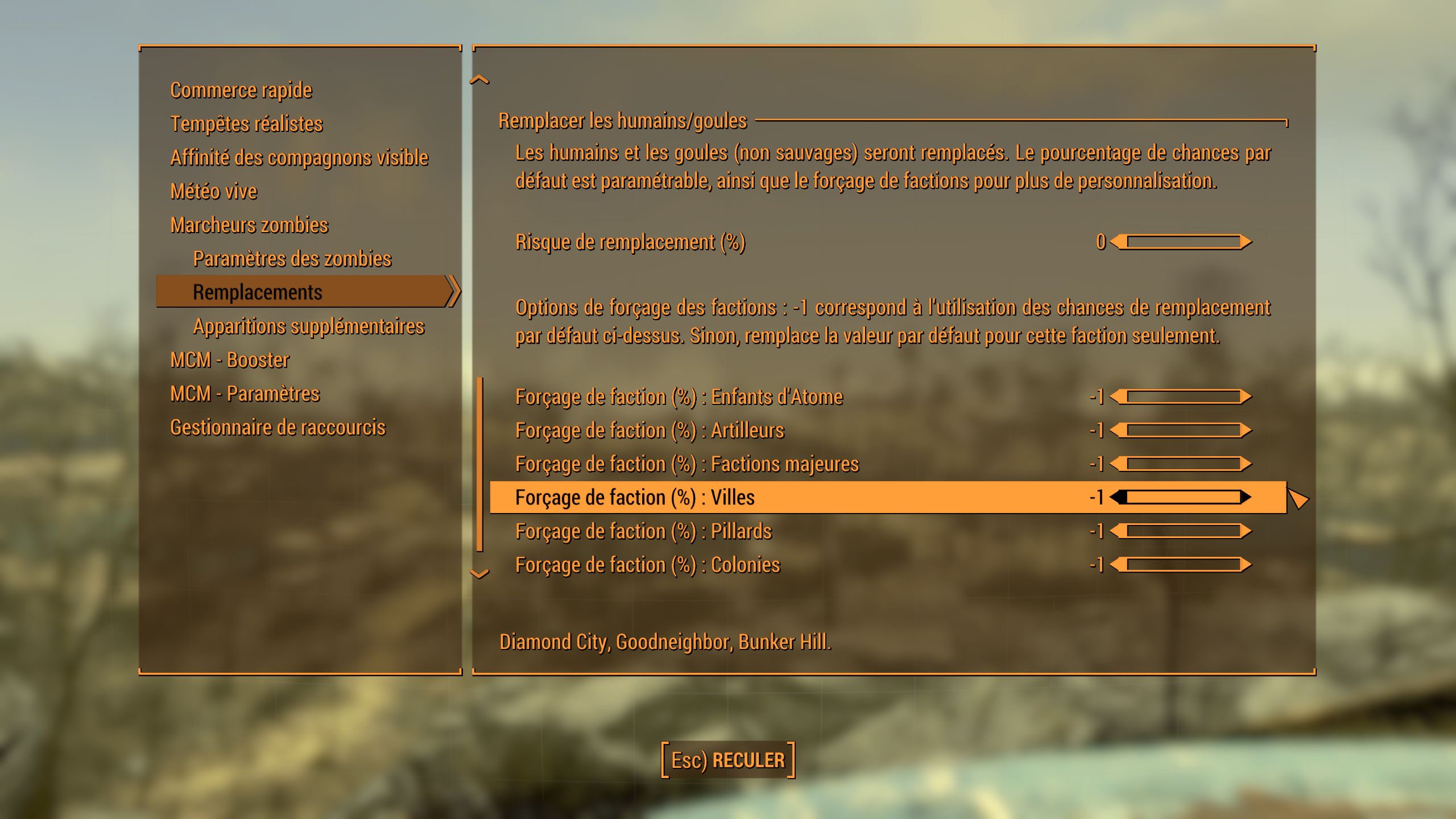Open Affinité des compagnons visible settings
Image resolution: width=1456 pixels, height=819 pixels.
[299, 158]
